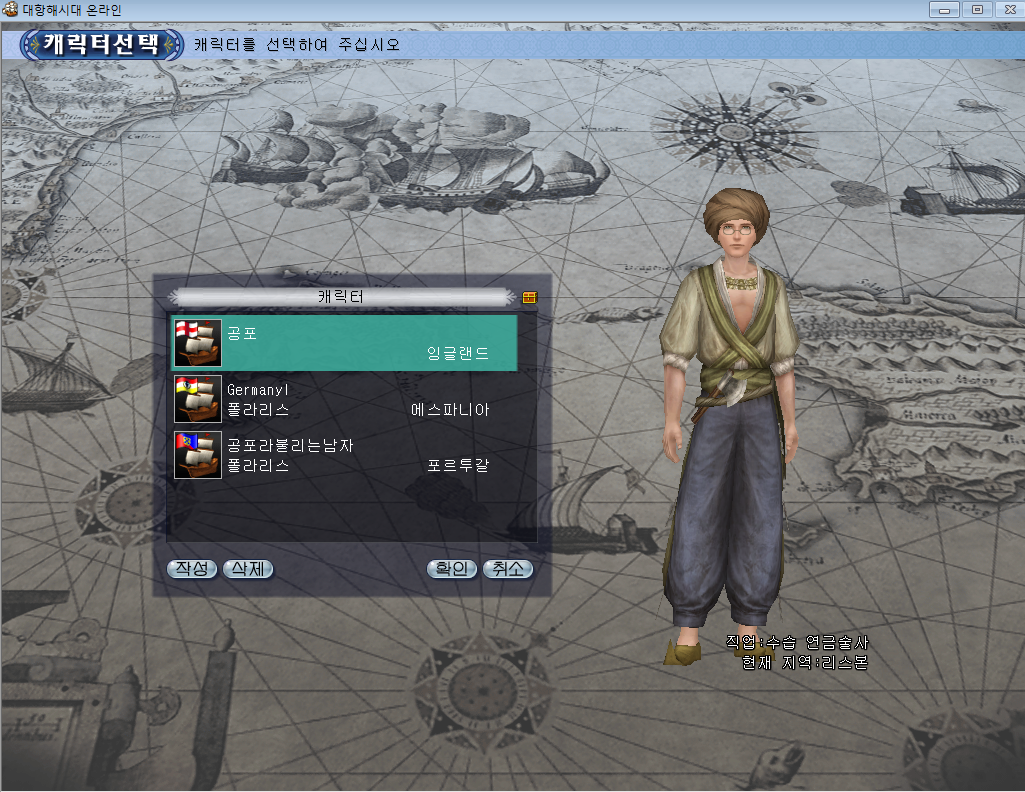Viewport: 1025px width, 792px height.
Task: Cancel with the 취소 button
Action: [x=507, y=569]
